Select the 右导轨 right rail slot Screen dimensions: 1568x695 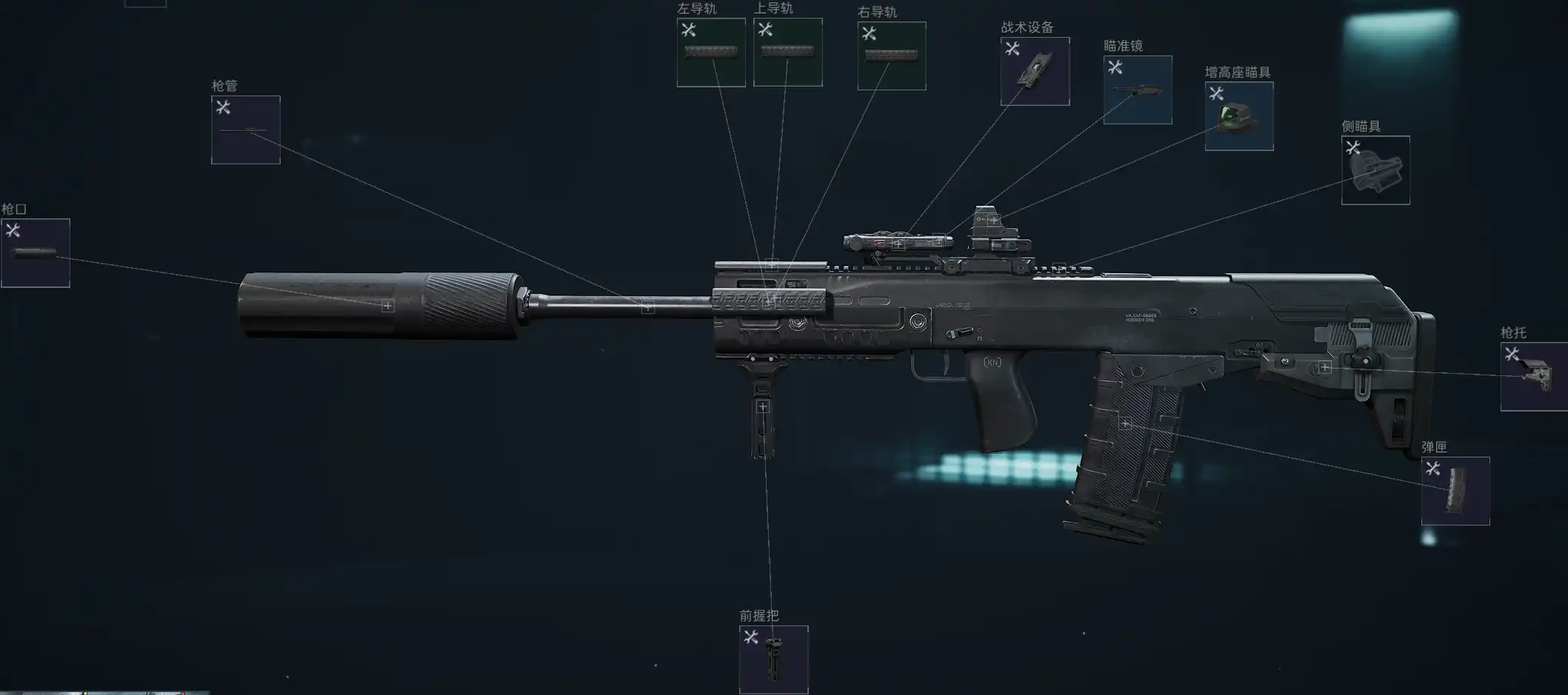coord(892,56)
